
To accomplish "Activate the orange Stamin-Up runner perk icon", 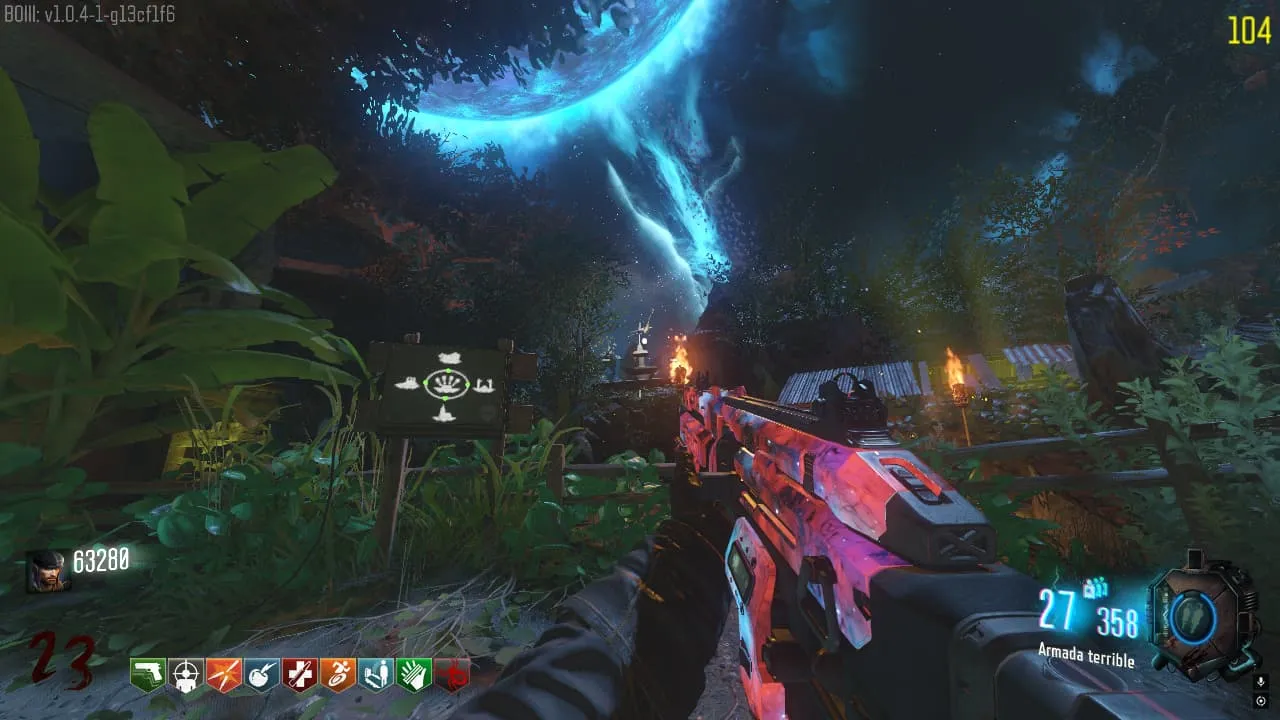I will [338, 675].
